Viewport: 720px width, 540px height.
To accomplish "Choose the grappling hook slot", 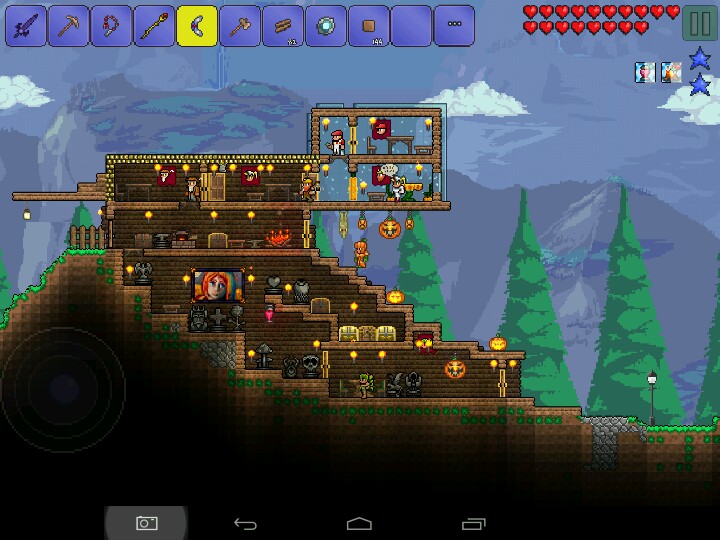I will (112, 26).
